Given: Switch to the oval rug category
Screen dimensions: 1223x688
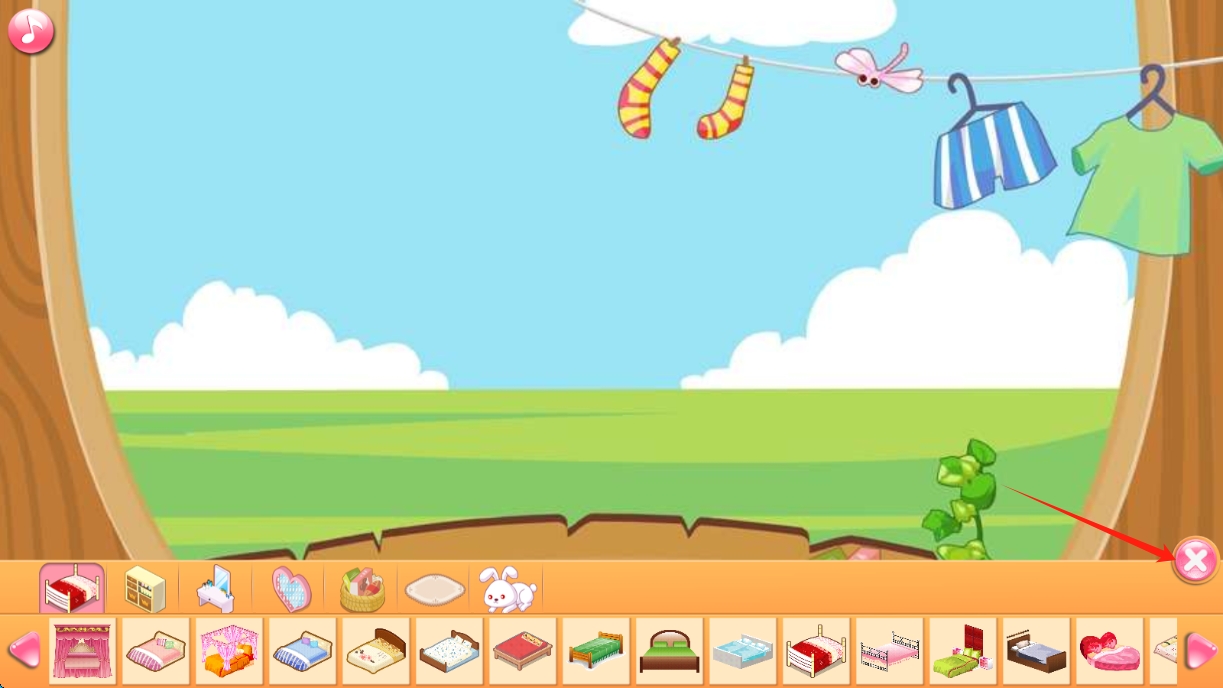Looking at the screenshot, I should [x=436, y=590].
